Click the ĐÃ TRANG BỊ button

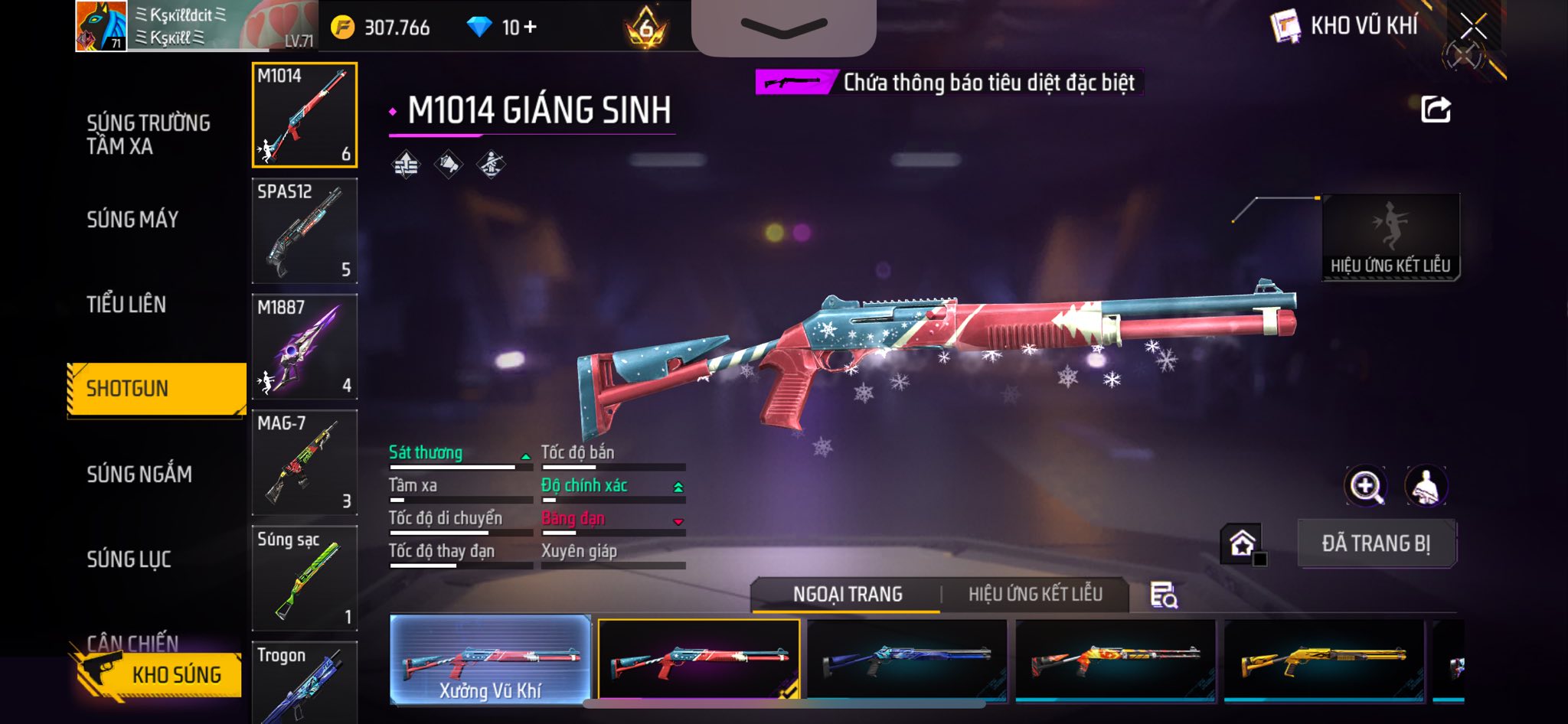point(1376,543)
